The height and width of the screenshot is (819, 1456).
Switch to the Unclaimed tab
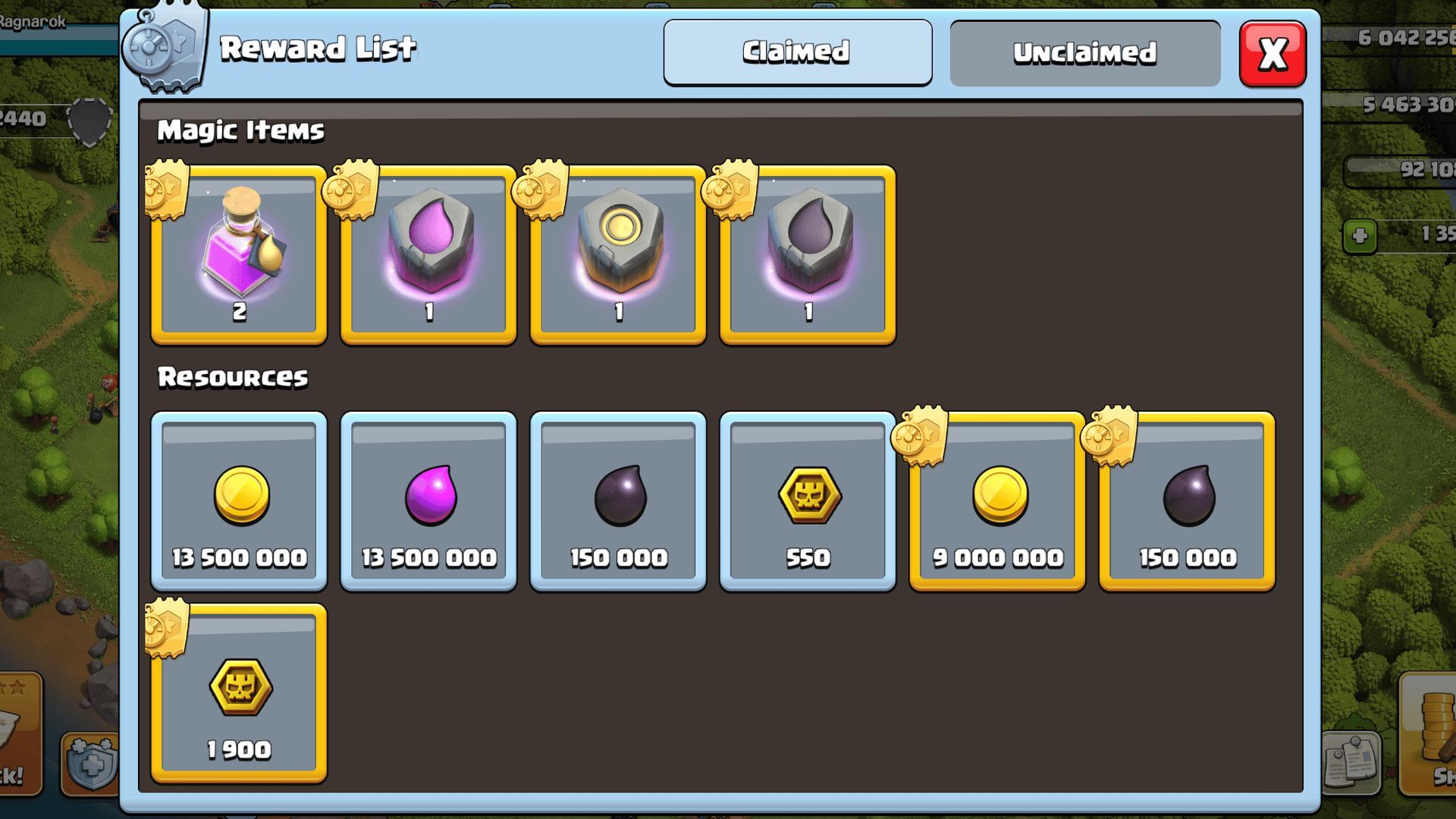click(1084, 52)
